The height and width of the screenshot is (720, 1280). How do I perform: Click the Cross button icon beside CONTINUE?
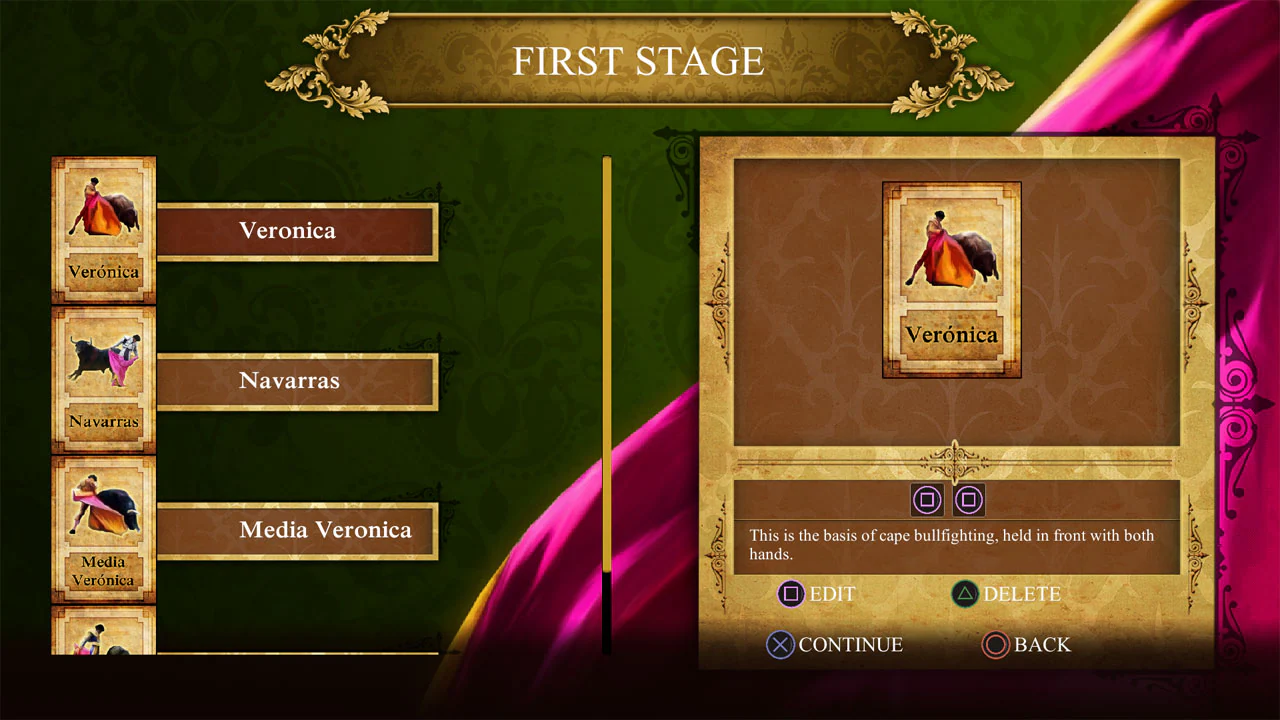click(x=780, y=645)
